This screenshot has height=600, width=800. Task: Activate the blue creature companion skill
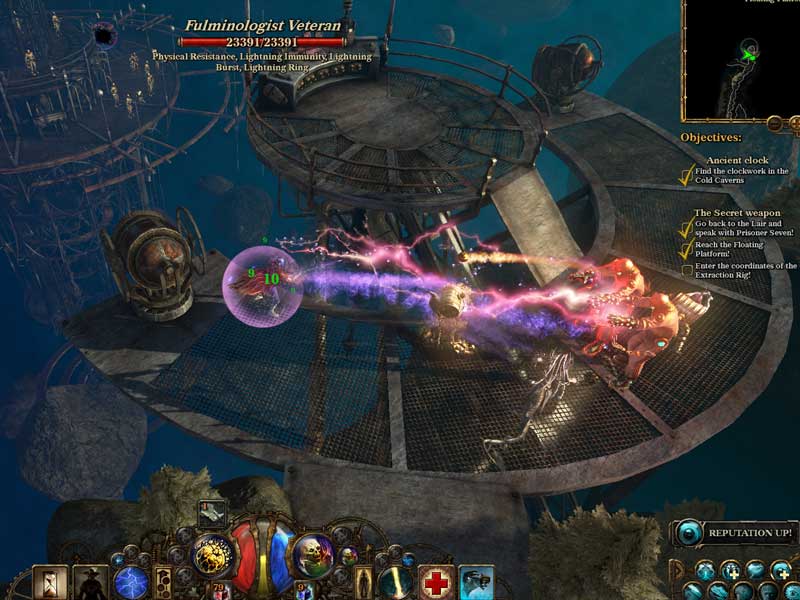476,582
